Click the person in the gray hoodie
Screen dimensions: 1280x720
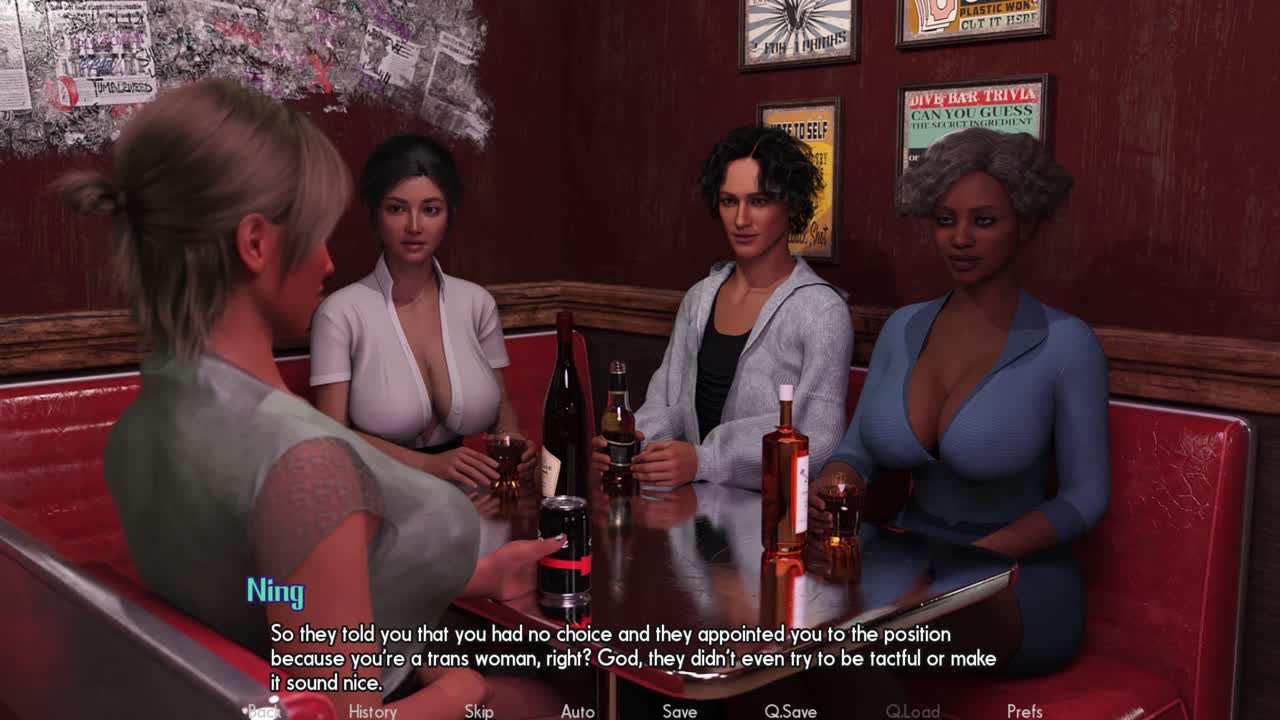[745, 340]
